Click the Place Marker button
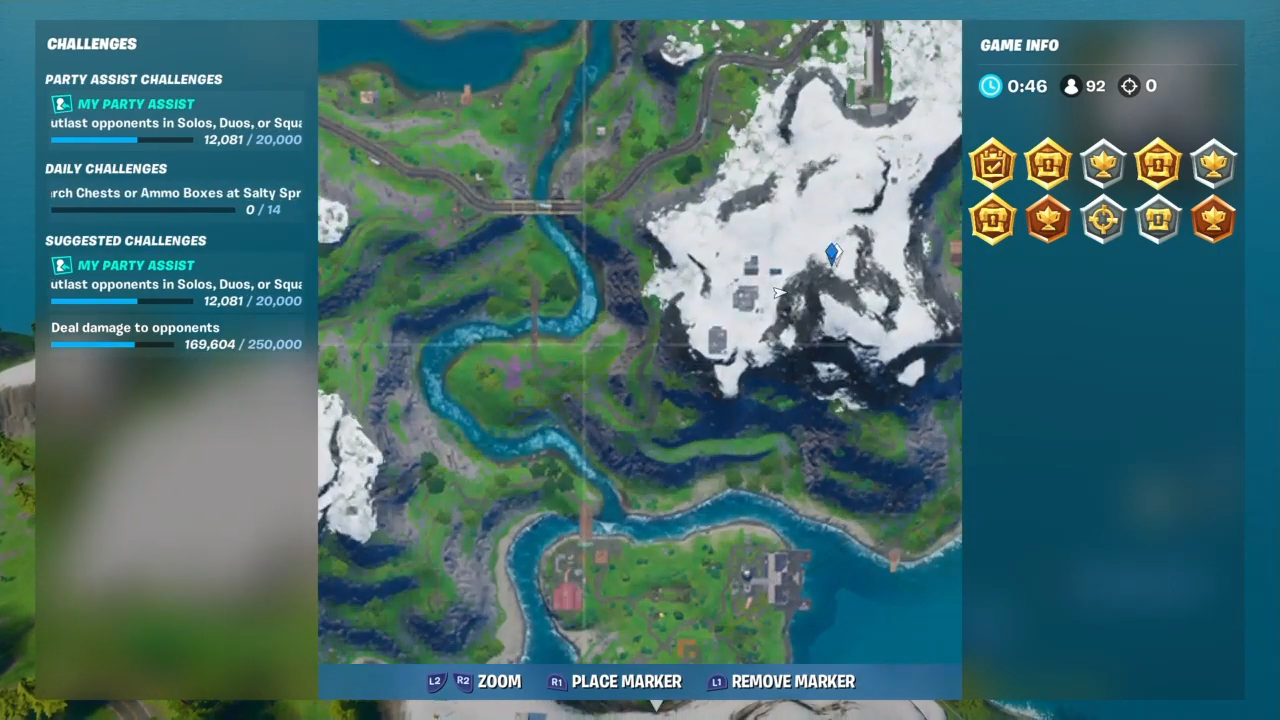The width and height of the screenshot is (1280, 720). click(613, 681)
